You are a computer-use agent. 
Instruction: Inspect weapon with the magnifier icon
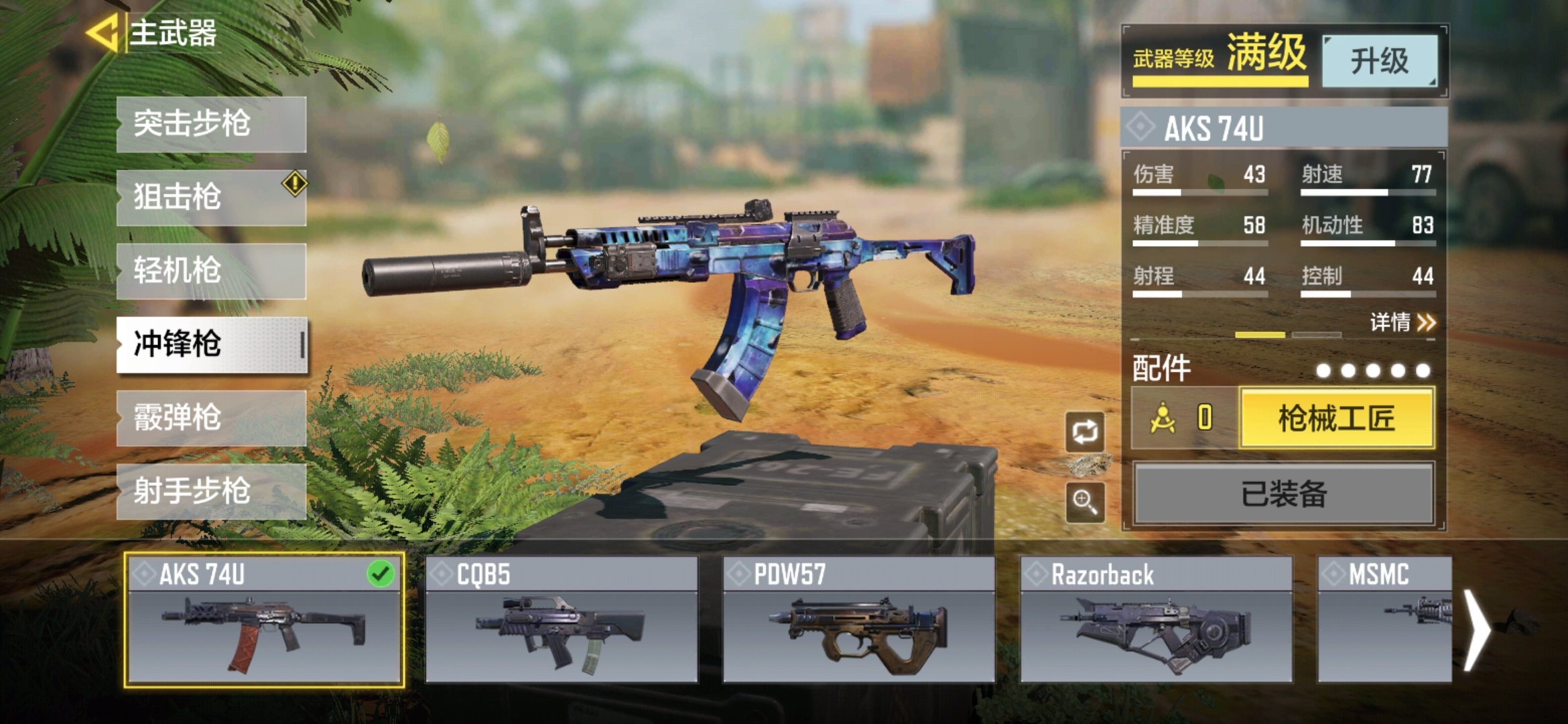click(1085, 501)
